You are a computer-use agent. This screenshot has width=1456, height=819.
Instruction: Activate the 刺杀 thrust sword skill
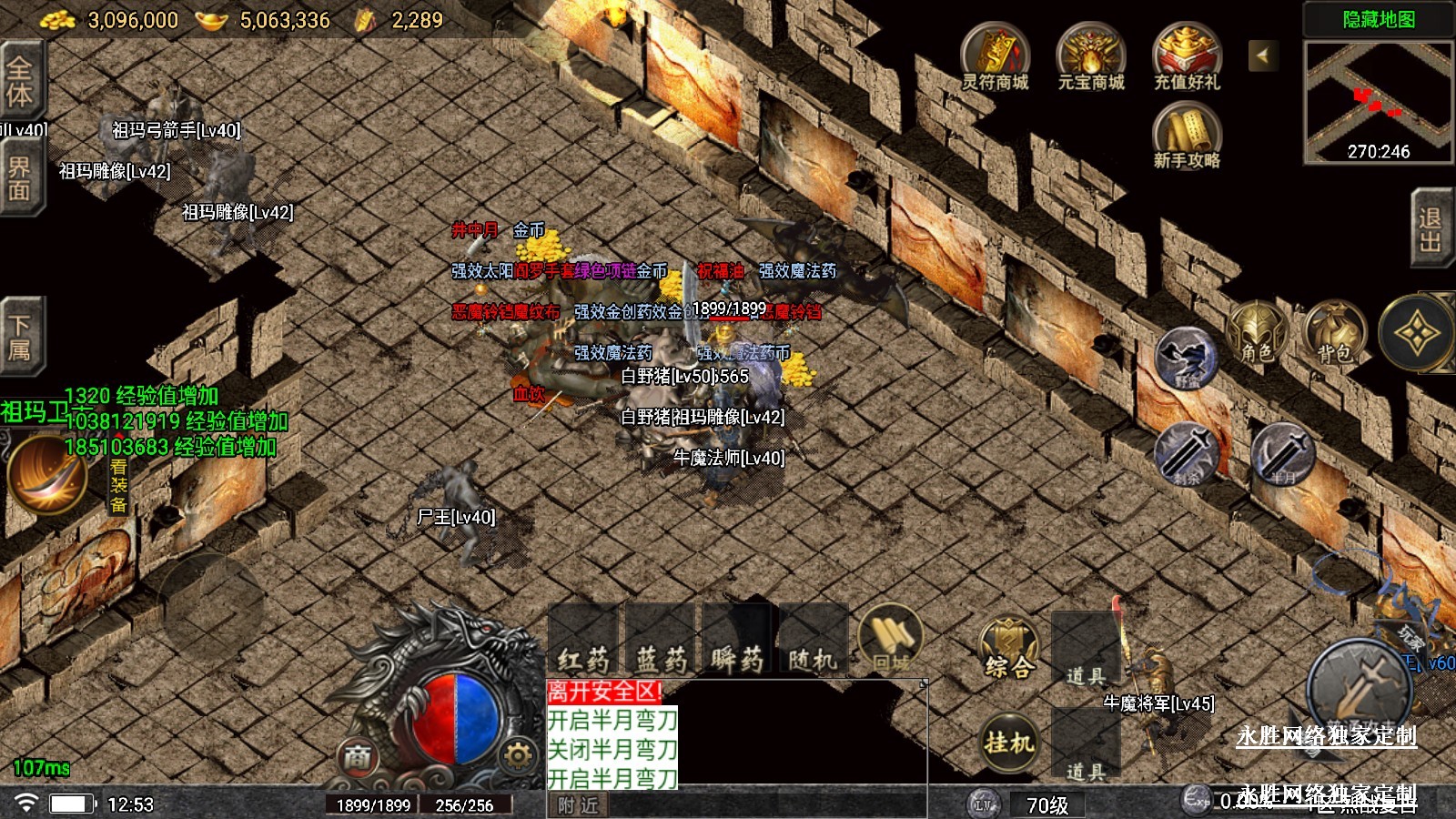pyautogui.click(x=1187, y=453)
